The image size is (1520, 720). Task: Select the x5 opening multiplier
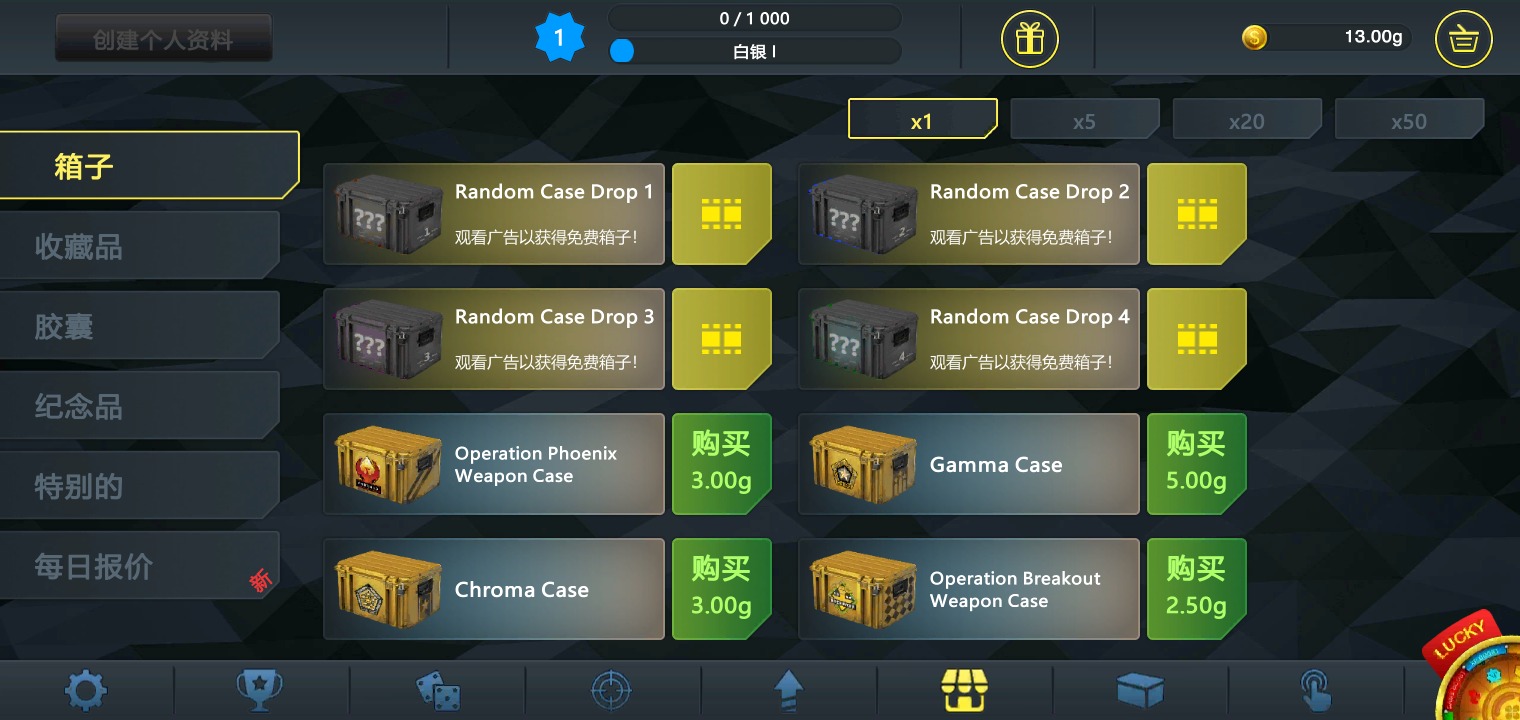[1085, 119]
